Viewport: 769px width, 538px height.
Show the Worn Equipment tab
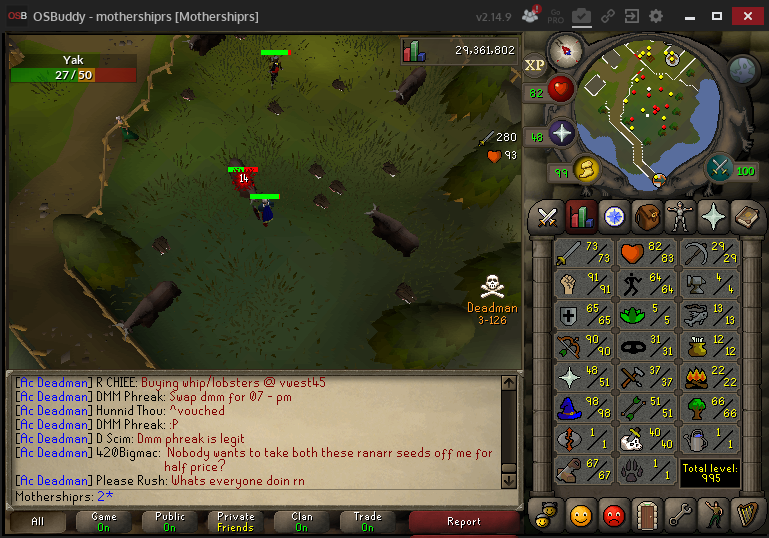click(x=680, y=215)
